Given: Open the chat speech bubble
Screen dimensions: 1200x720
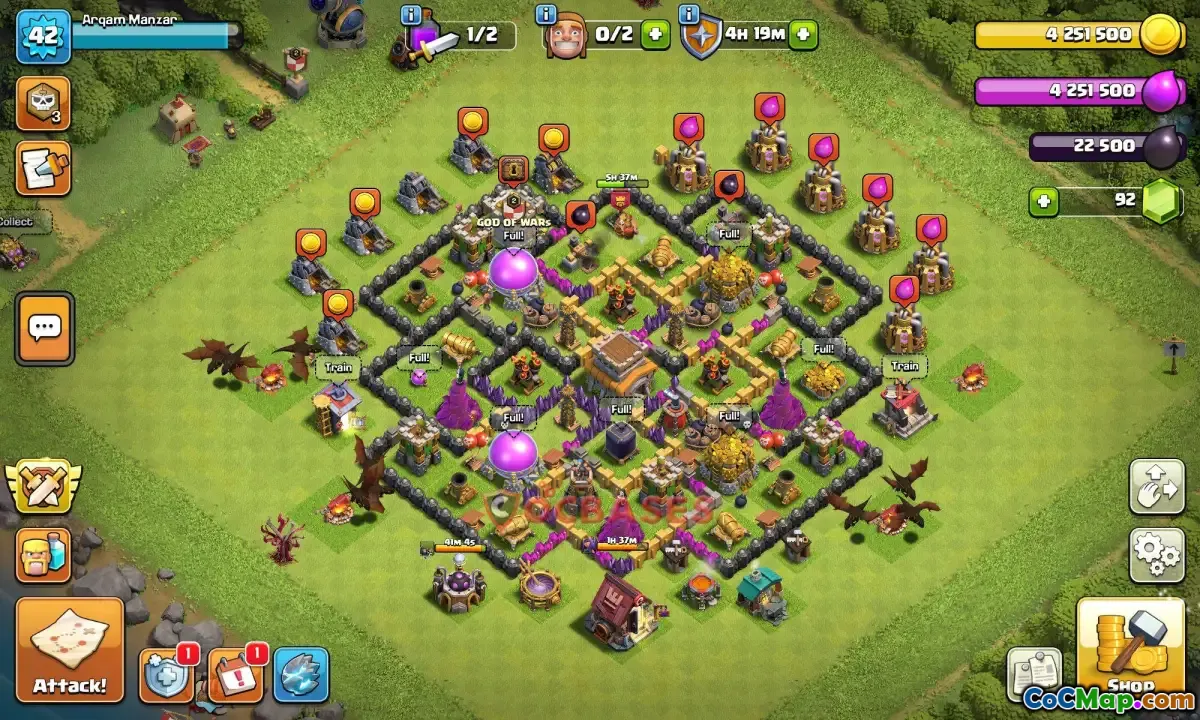Looking at the screenshot, I should tap(44, 328).
